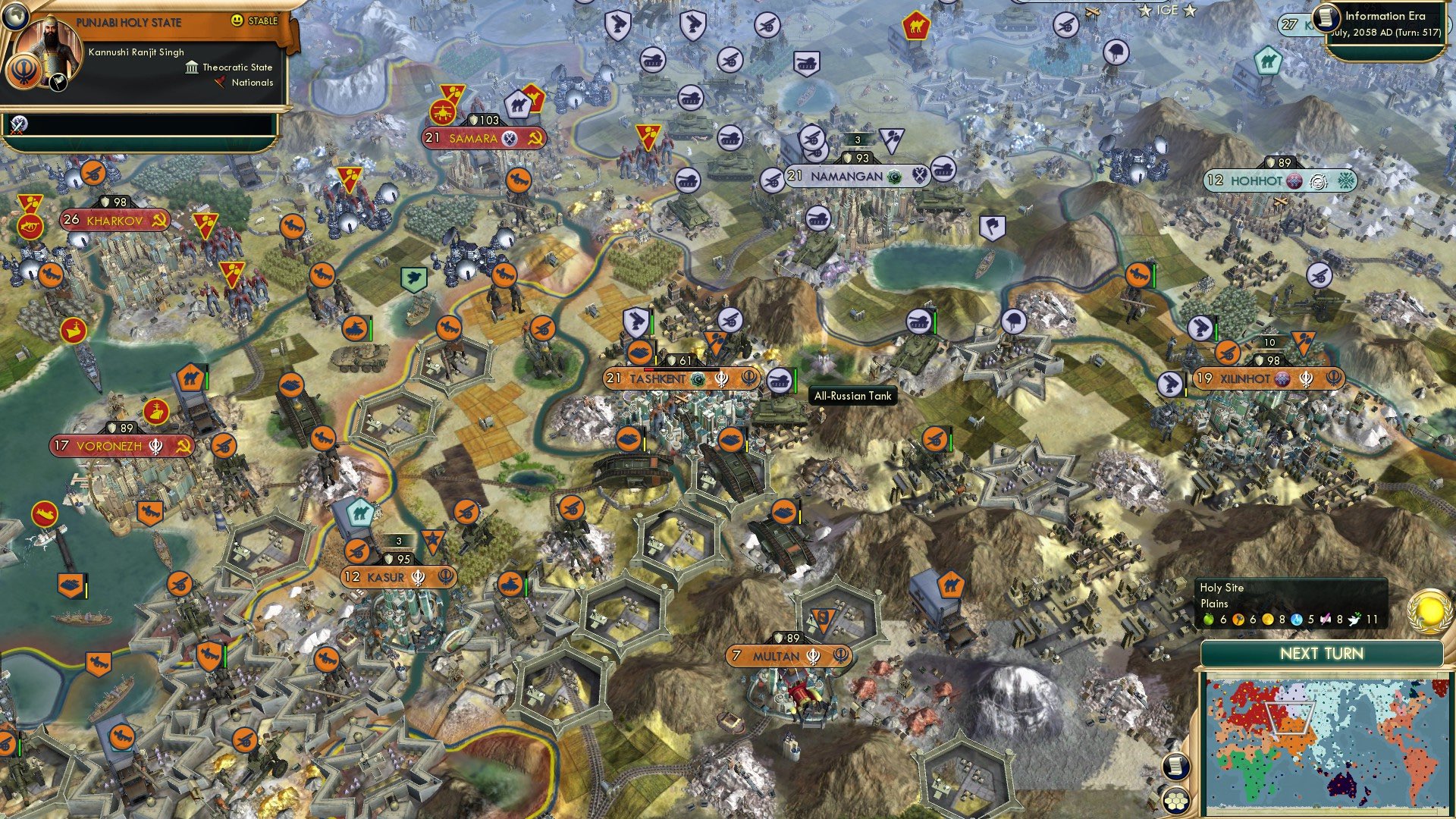Open World Congress via the golden medal icon
Image resolution: width=1456 pixels, height=819 pixels.
click(1427, 611)
